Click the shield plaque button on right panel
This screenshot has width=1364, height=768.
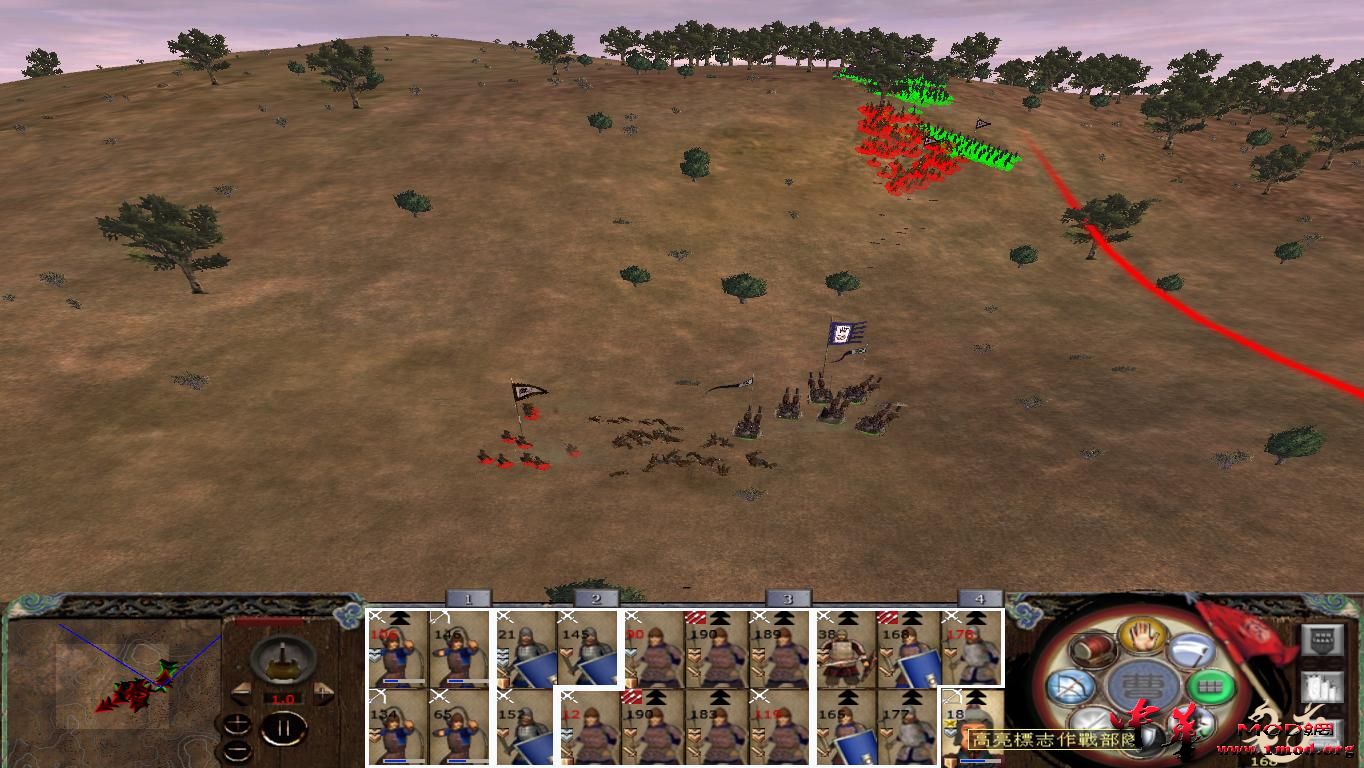(x=1322, y=640)
